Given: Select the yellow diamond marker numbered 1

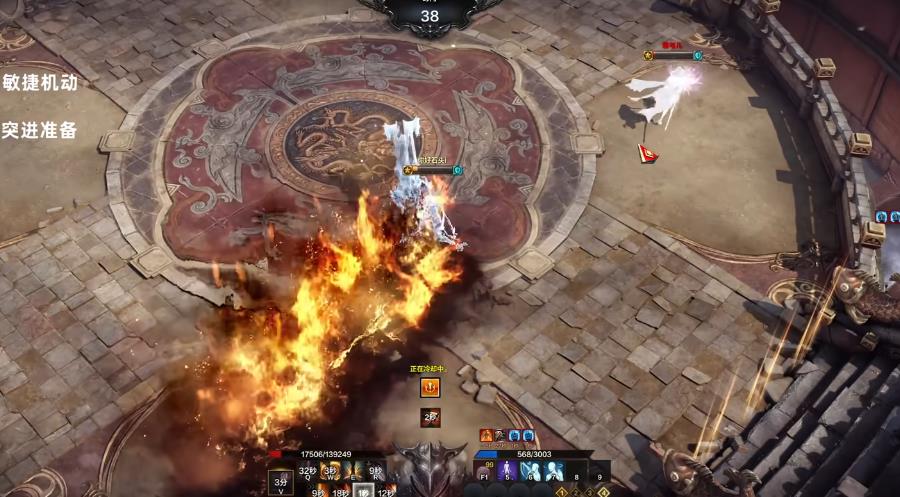Looking at the screenshot, I should coord(562,492).
